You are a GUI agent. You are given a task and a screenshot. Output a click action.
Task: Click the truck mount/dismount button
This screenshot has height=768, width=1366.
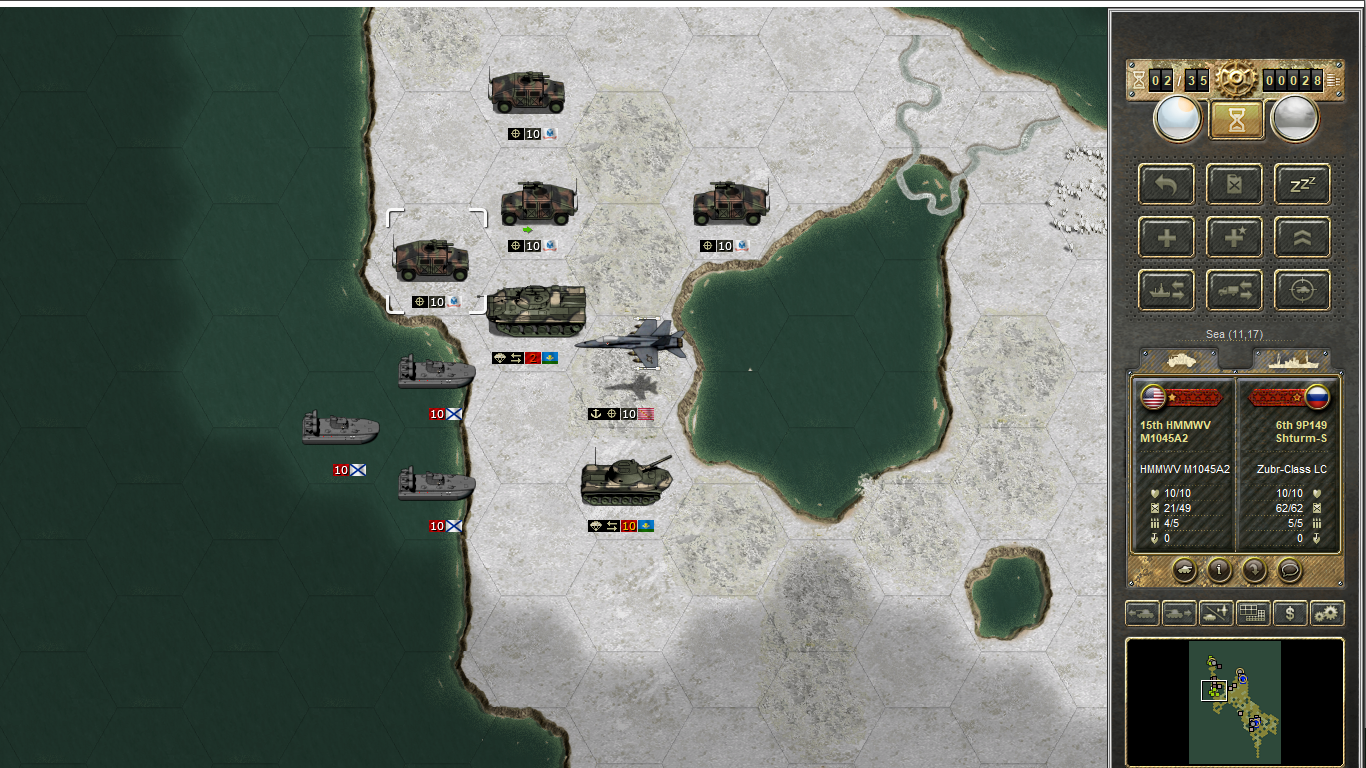tap(1234, 290)
